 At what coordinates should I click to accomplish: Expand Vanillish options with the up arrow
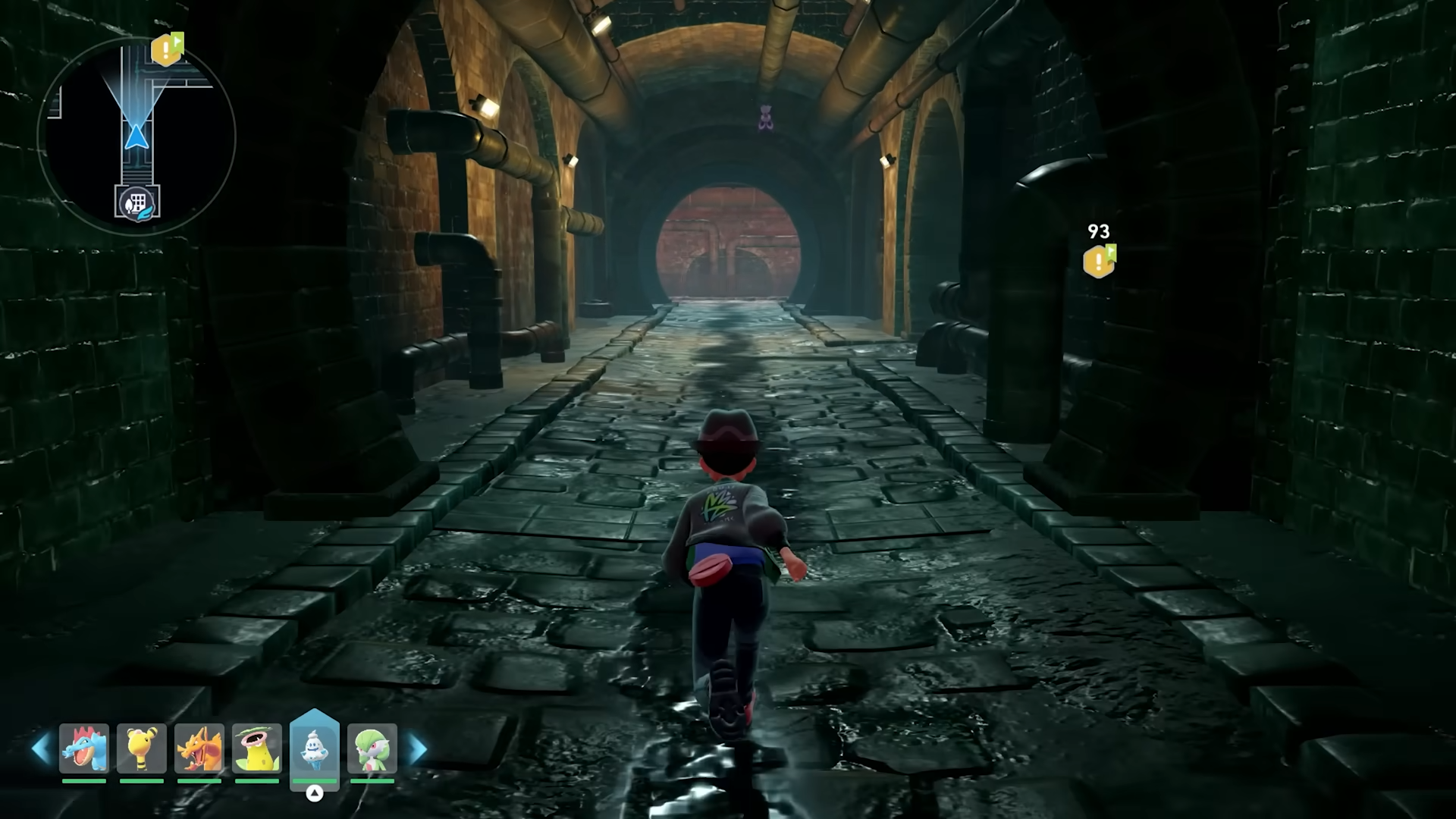point(315,794)
